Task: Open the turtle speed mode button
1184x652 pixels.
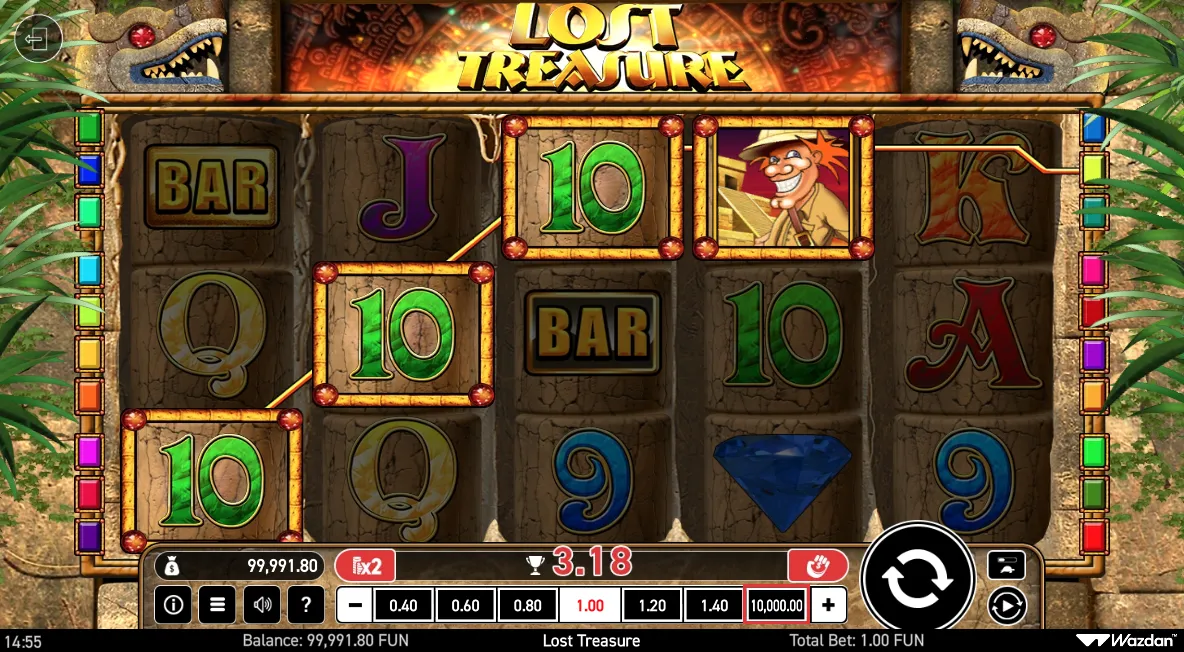Action: click(x=1005, y=565)
